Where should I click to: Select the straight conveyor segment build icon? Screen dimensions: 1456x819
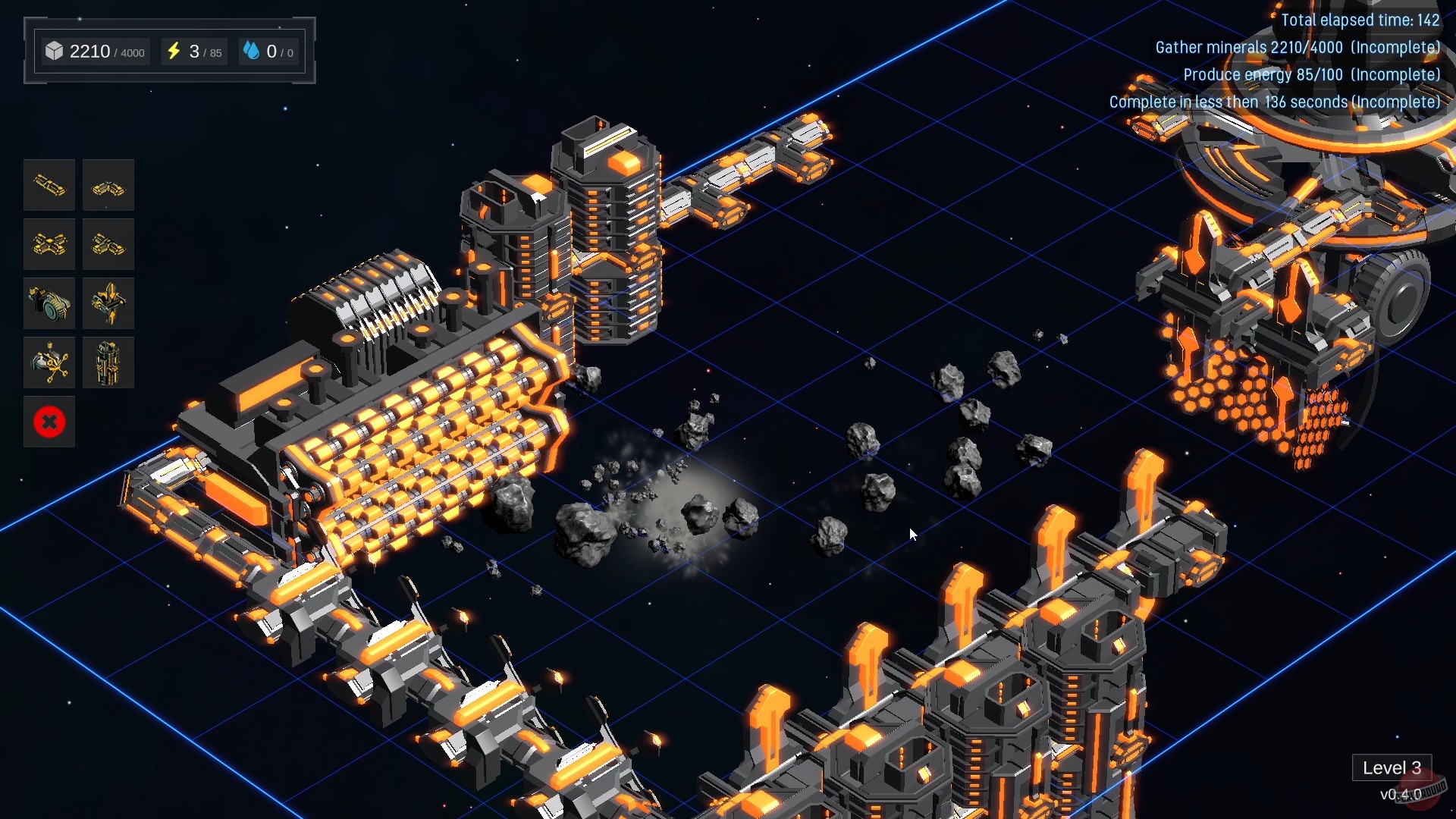[49, 185]
